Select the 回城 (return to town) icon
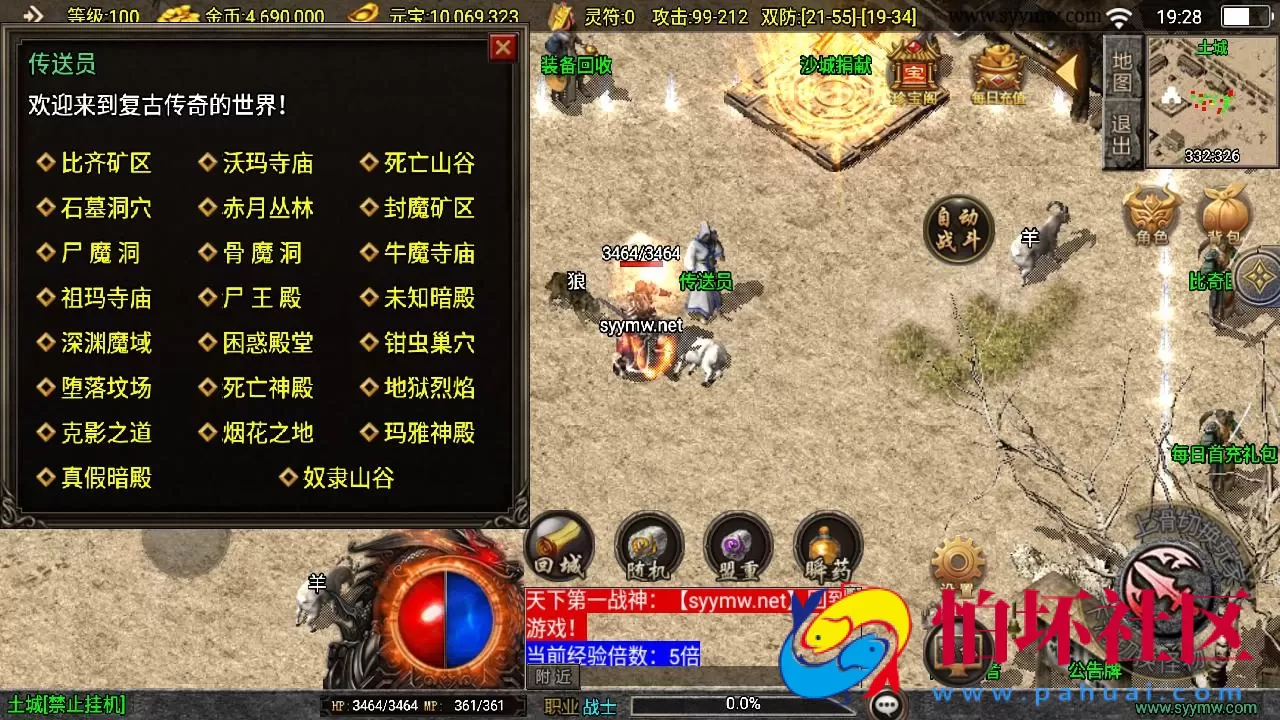This screenshot has width=1280, height=720. click(x=557, y=547)
